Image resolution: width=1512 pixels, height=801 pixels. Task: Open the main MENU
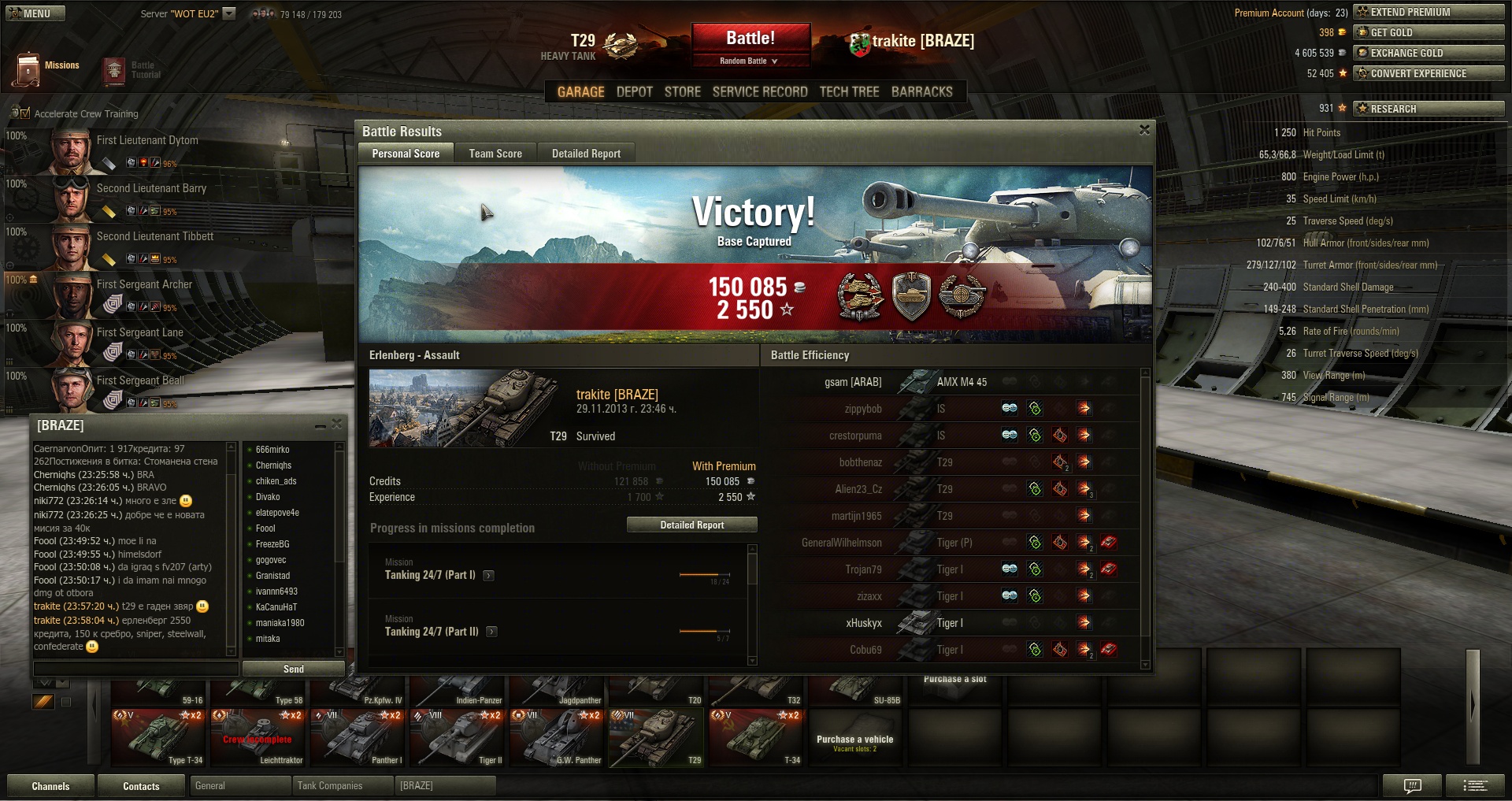click(x=35, y=13)
